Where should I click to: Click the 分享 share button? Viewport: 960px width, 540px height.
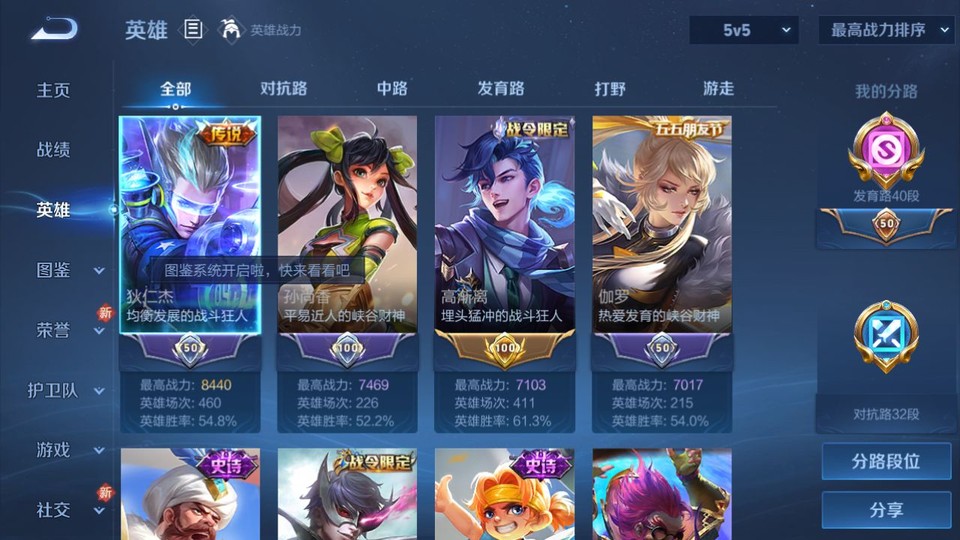pyautogui.click(x=886, y=510)
